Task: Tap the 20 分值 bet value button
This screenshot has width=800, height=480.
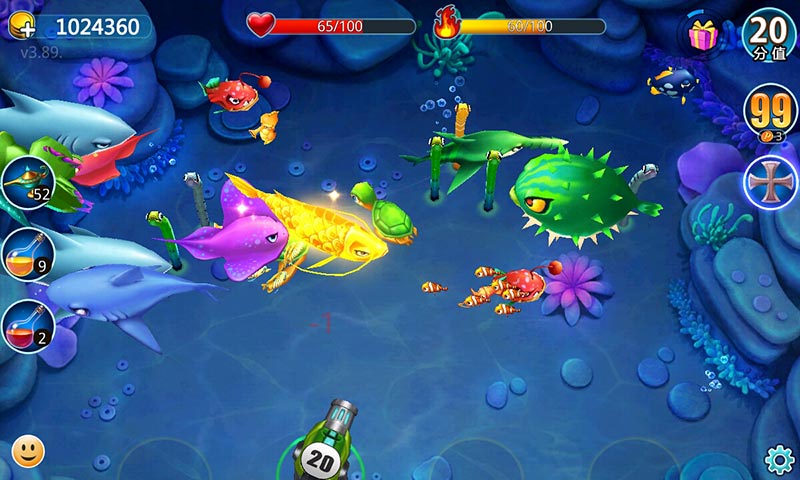Action: click(770, 33)
